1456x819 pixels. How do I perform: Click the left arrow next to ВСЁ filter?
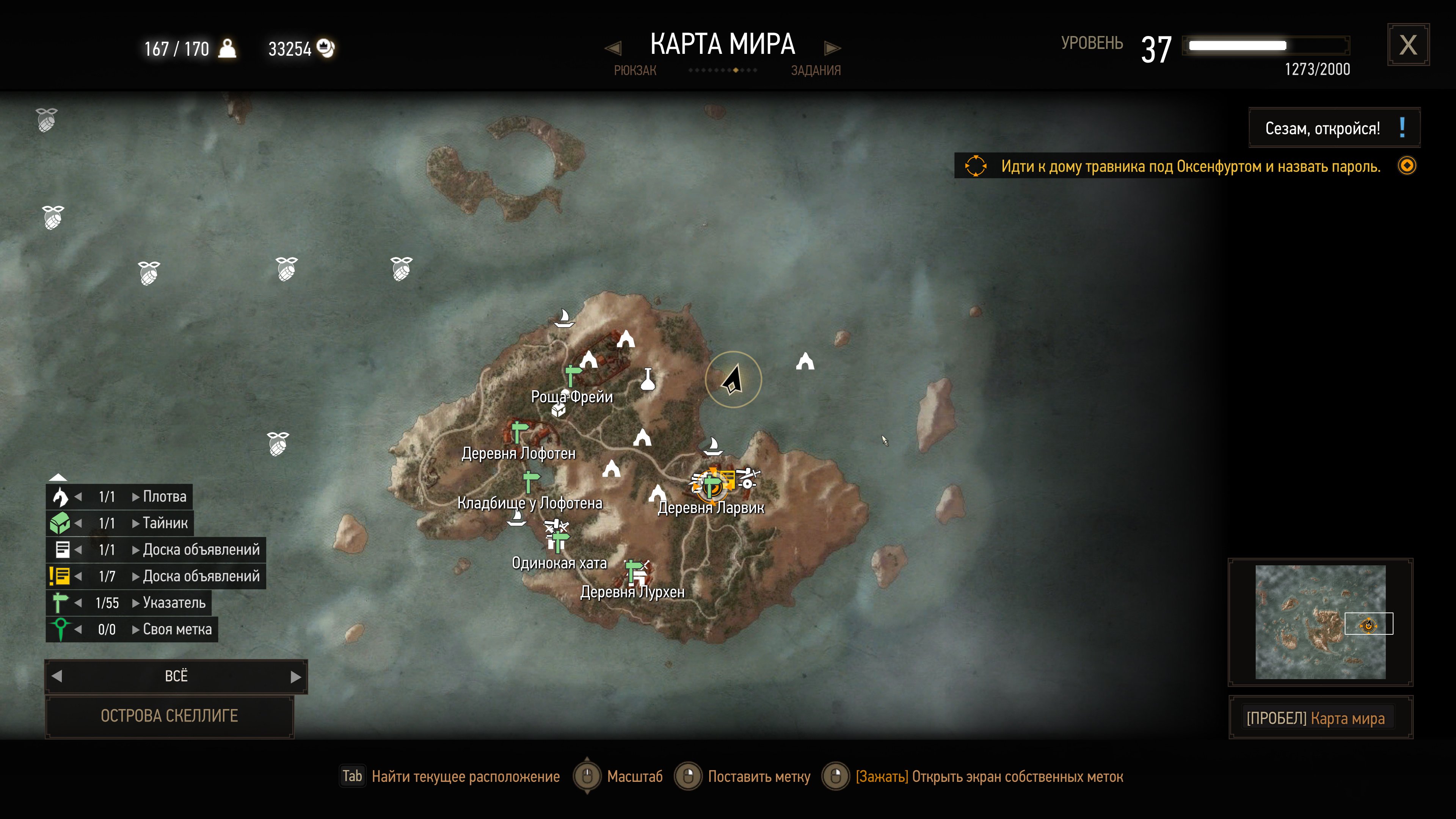tap(57, 676)
